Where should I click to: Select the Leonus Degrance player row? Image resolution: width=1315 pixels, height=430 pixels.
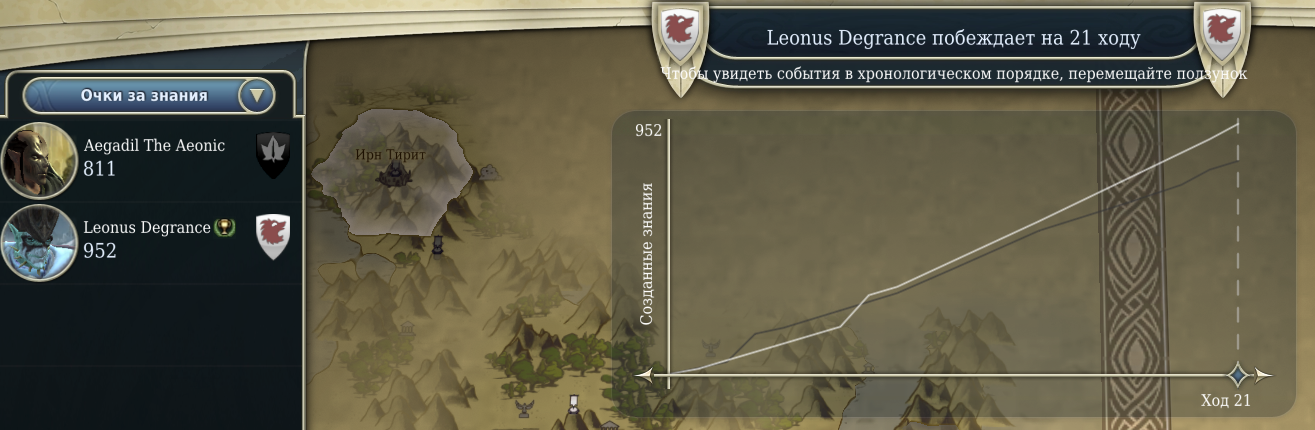150,240
